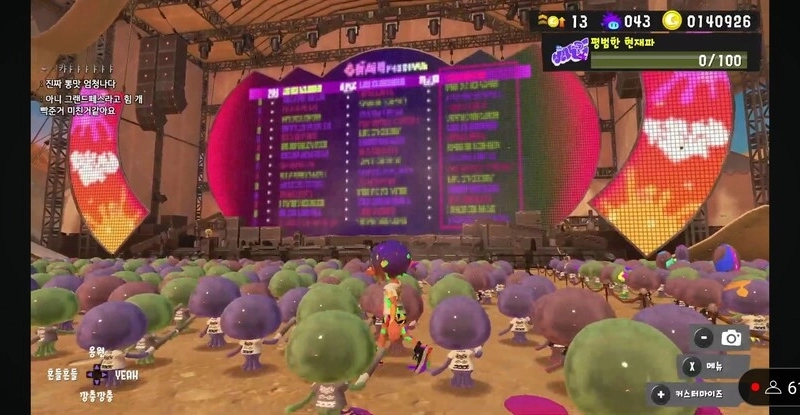Open the Splatfest team rank tracker
This screenshot has height=415, width=800.
(650, 51)
